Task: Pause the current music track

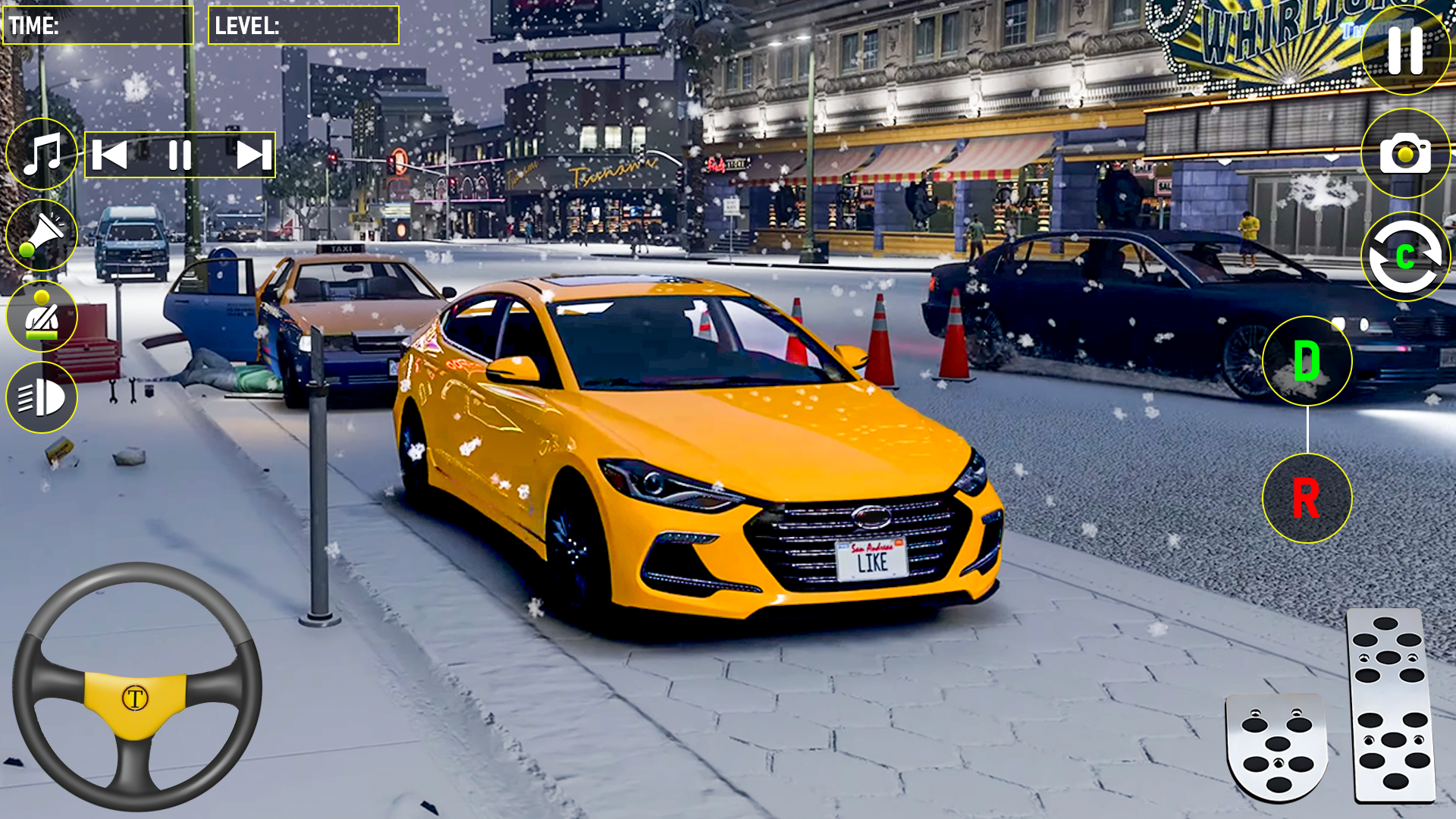Action: [180, 154]
